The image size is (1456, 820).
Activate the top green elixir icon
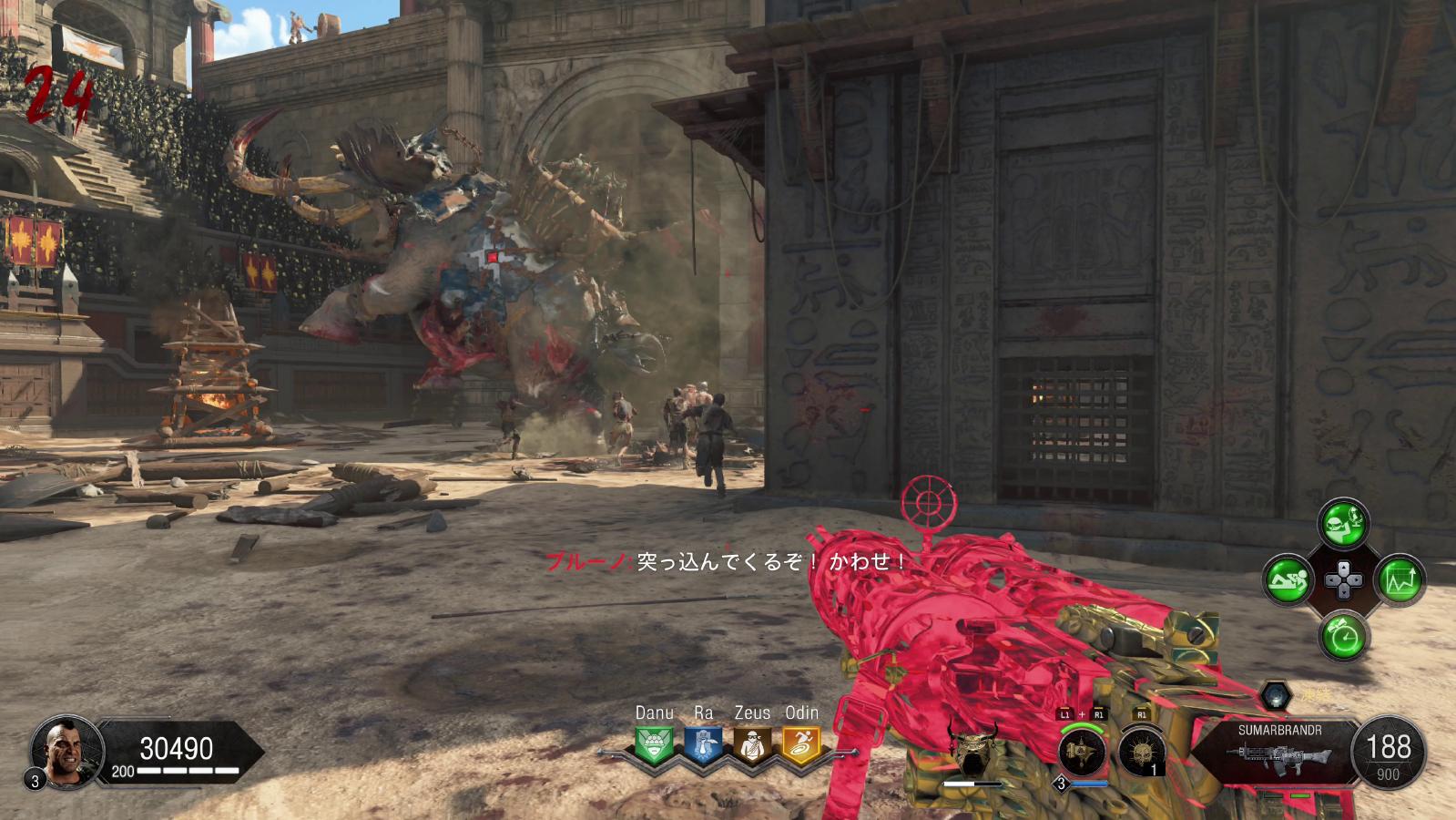pyautogui.click(x=1343, y=524)
